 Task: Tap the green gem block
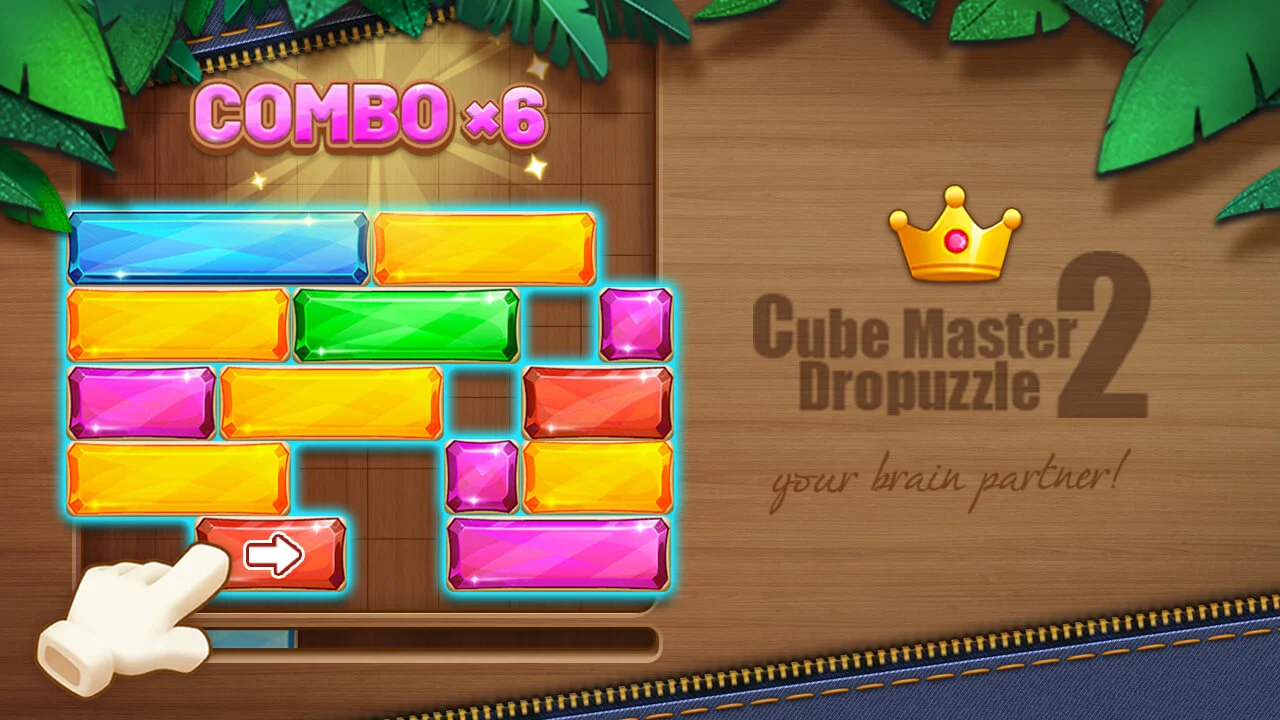tap(405, 325)
